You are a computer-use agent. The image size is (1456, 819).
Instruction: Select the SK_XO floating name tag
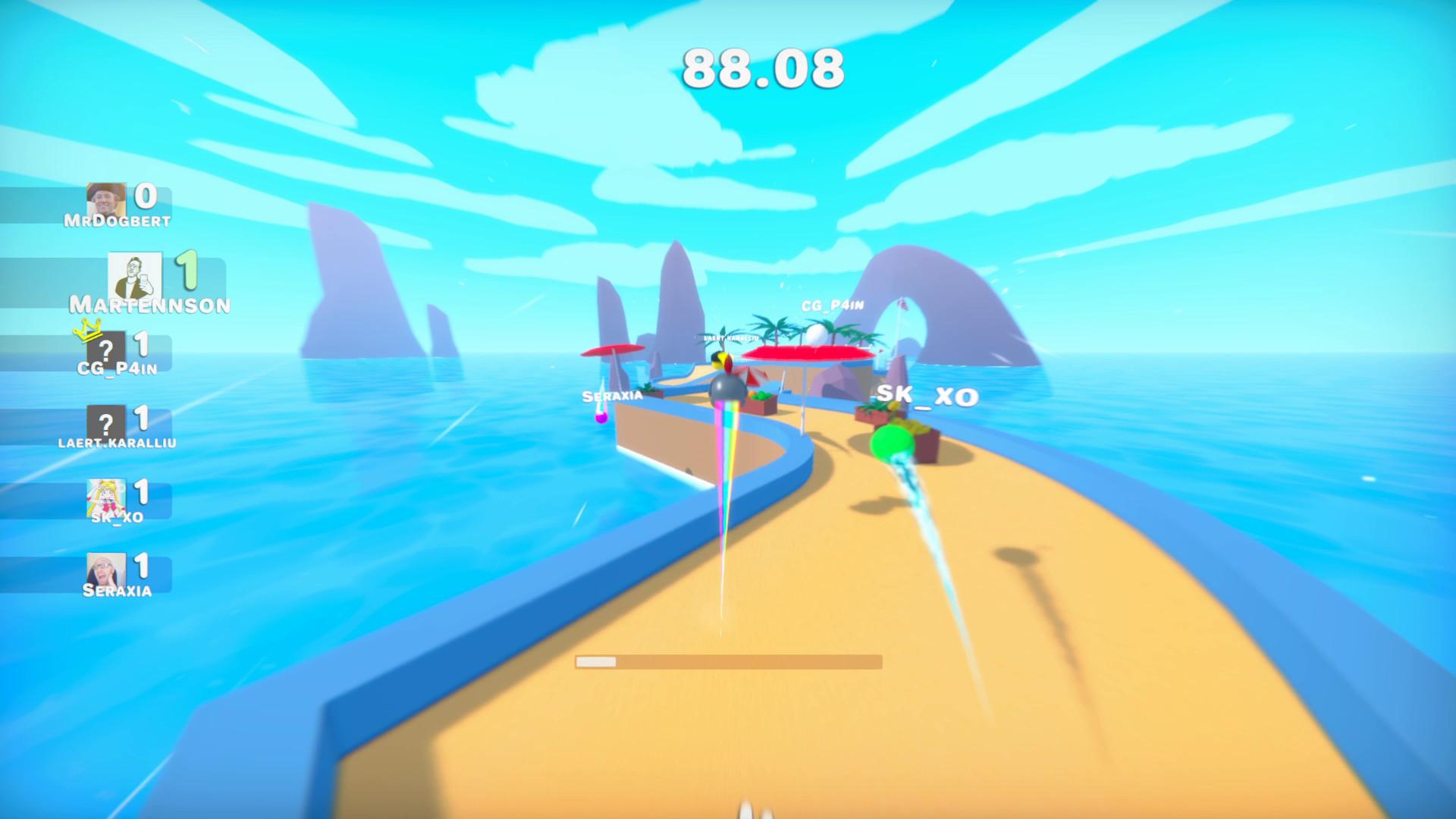coord(926,396)
